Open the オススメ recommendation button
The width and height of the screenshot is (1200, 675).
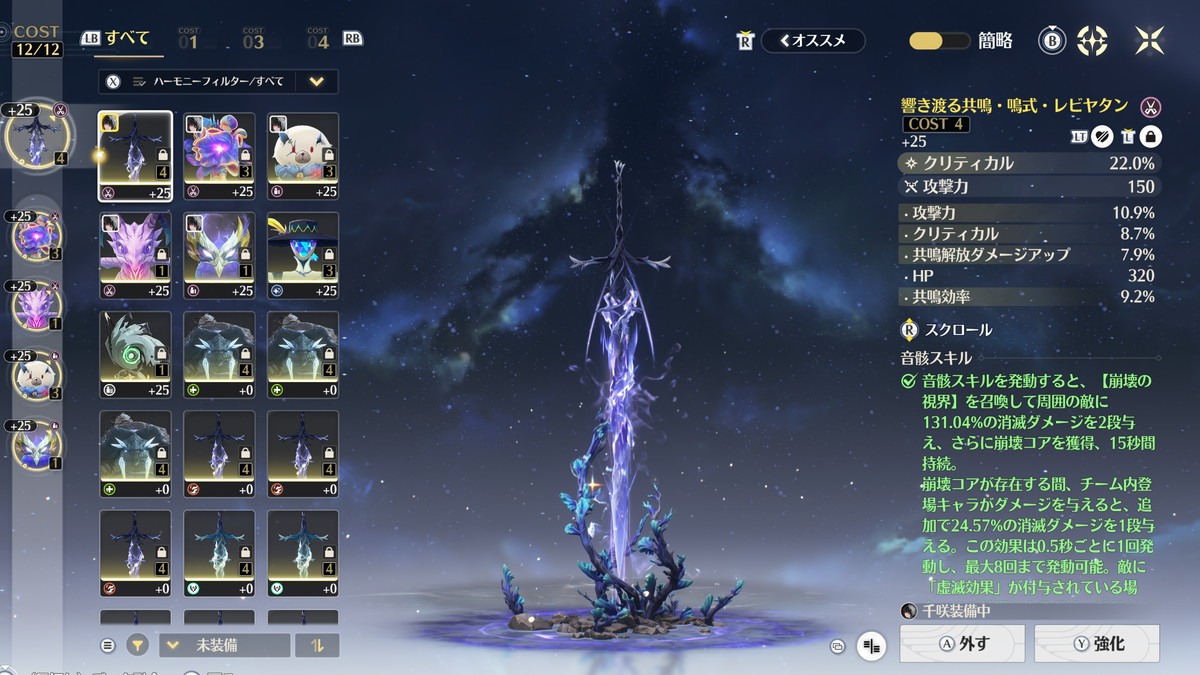[x=812, y=41]
